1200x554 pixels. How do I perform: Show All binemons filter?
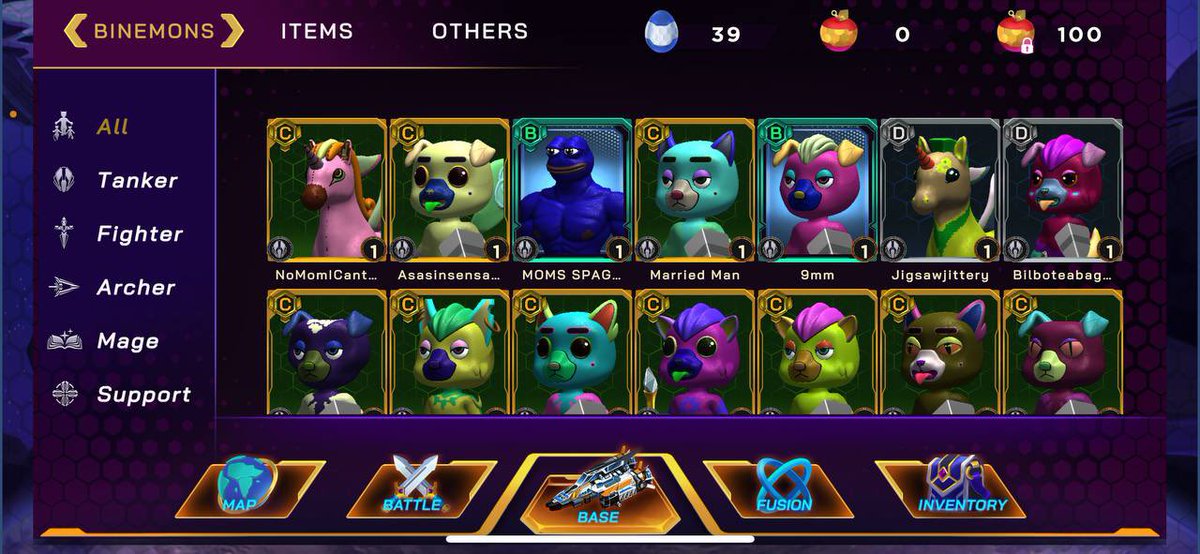pos(112,127)
